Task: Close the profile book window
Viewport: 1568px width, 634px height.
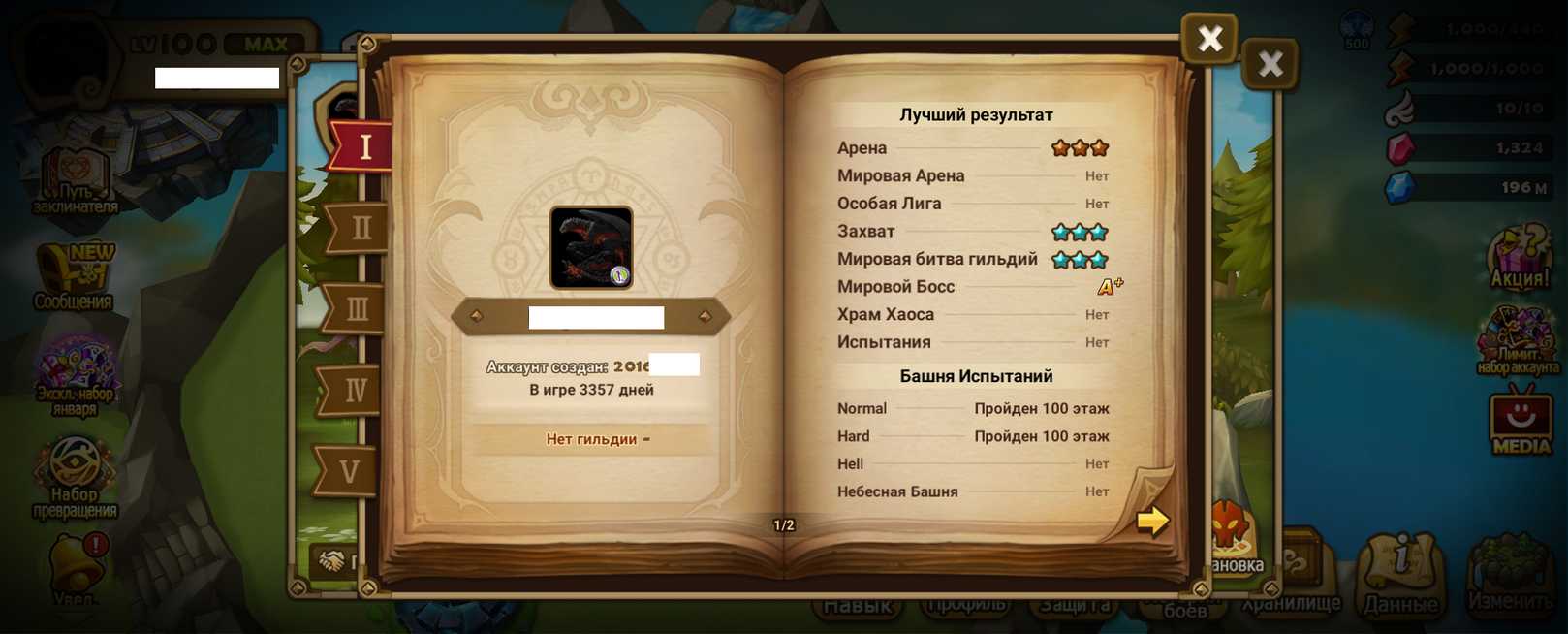Action: point(1208,39)
